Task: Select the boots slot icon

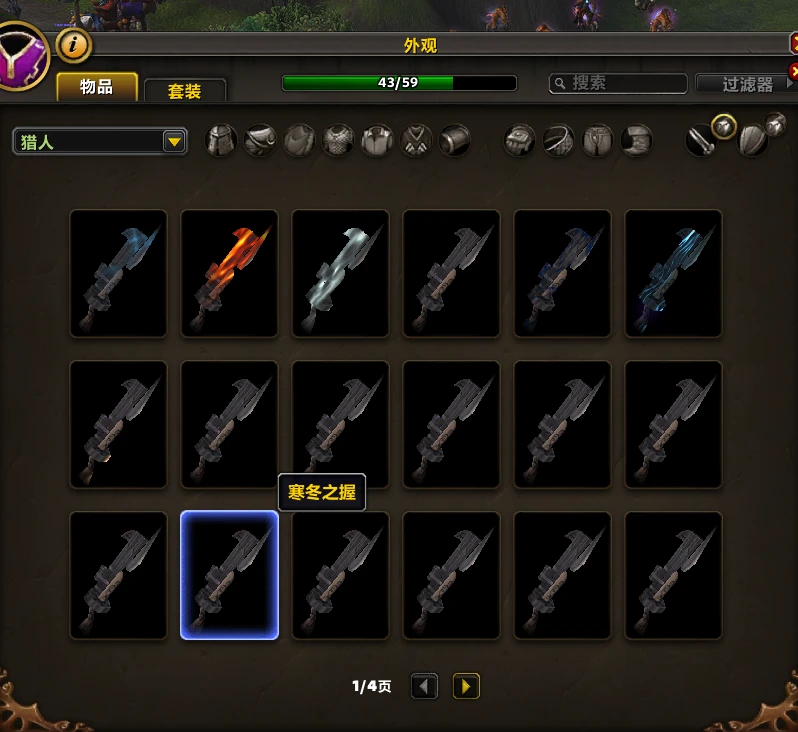Action: (636, 141)
